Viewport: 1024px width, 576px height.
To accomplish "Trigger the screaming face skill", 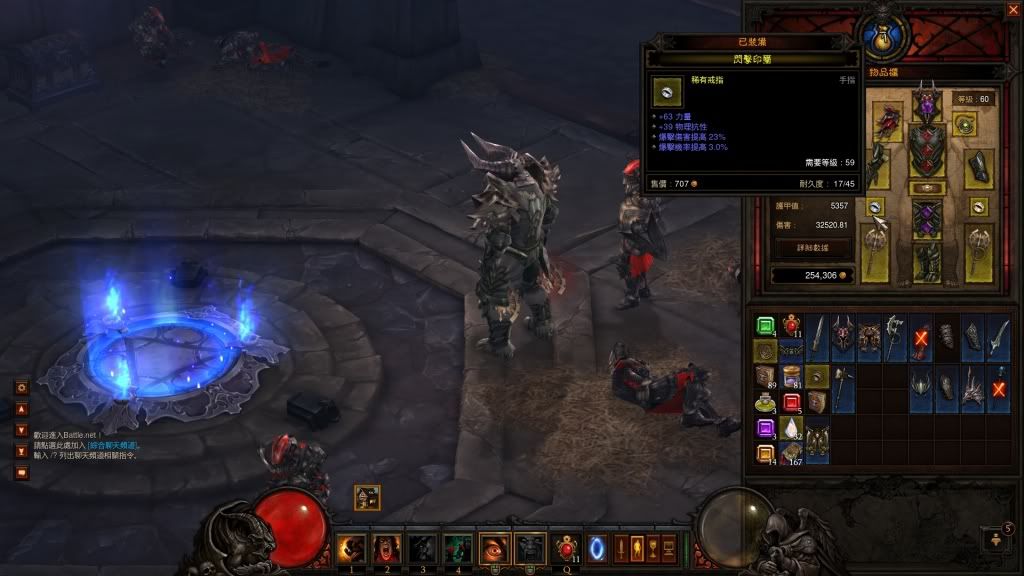I will click(x=385, y=548).
